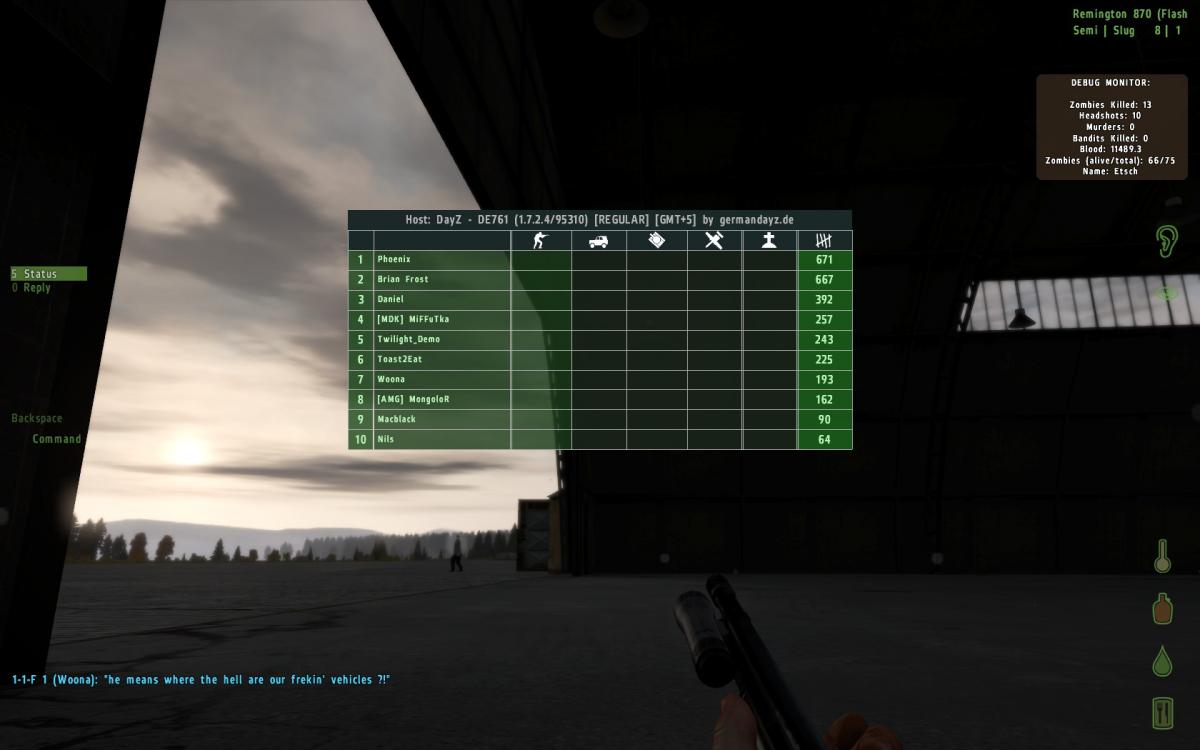1200x750 pixels.
Task: Select Twilight_Demo on the scoreboard
Action: click(x=408, y=340)
